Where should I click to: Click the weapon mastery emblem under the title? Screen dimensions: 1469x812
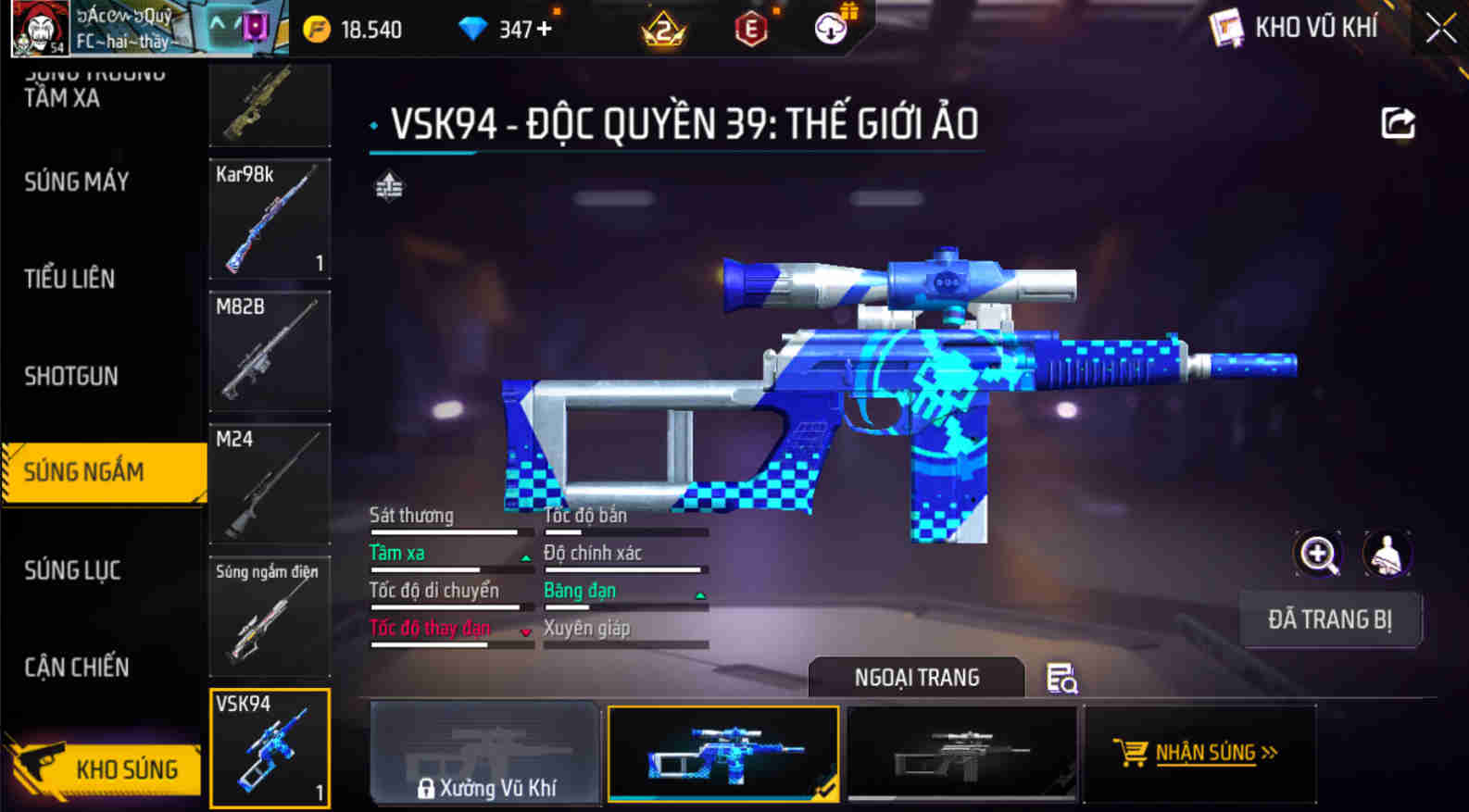[388, 188]
